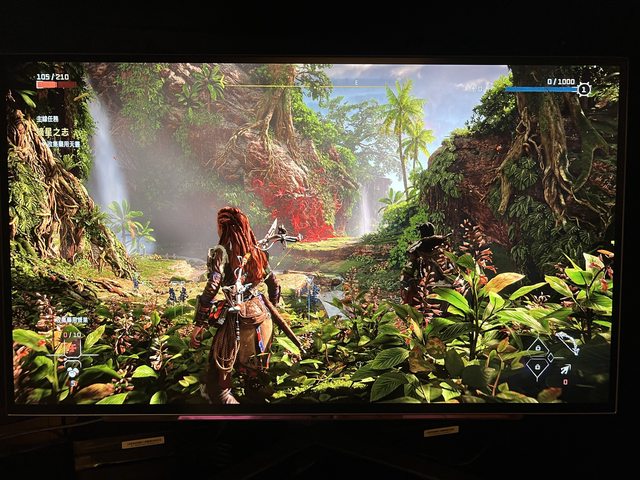
Task: Select the red tool slot showing 0/10
Action: point(71,346)
